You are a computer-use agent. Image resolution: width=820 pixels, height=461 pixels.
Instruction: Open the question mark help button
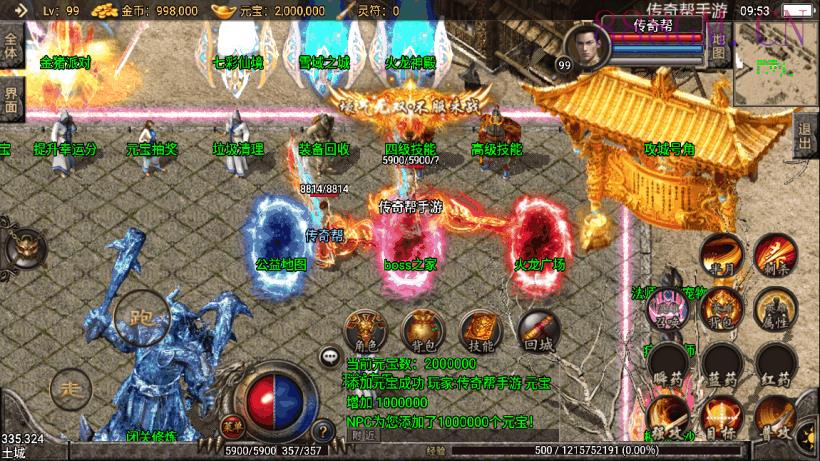click(322, 432)
